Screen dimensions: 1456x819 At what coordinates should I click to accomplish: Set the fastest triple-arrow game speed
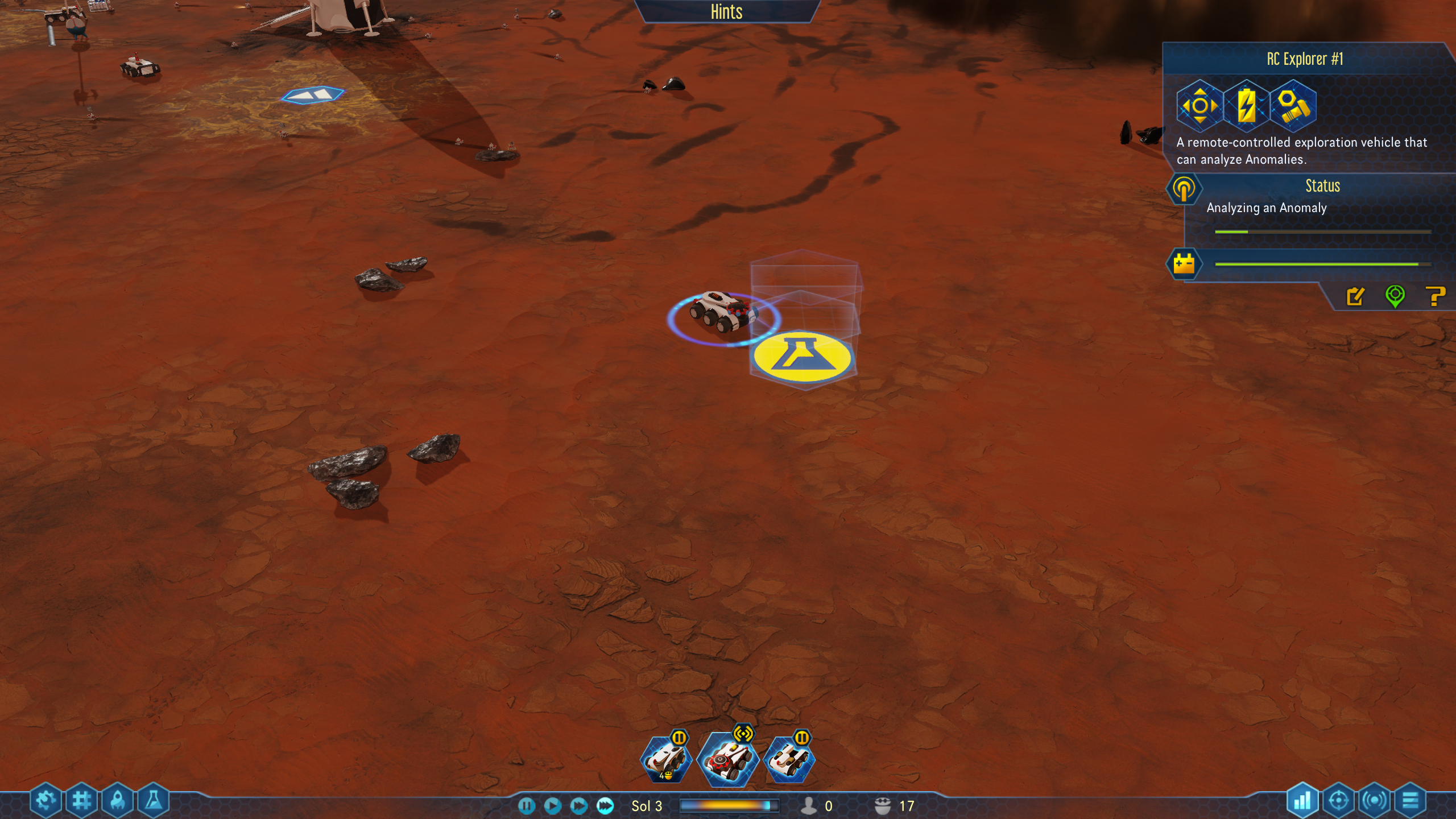[x=605, y=805]
